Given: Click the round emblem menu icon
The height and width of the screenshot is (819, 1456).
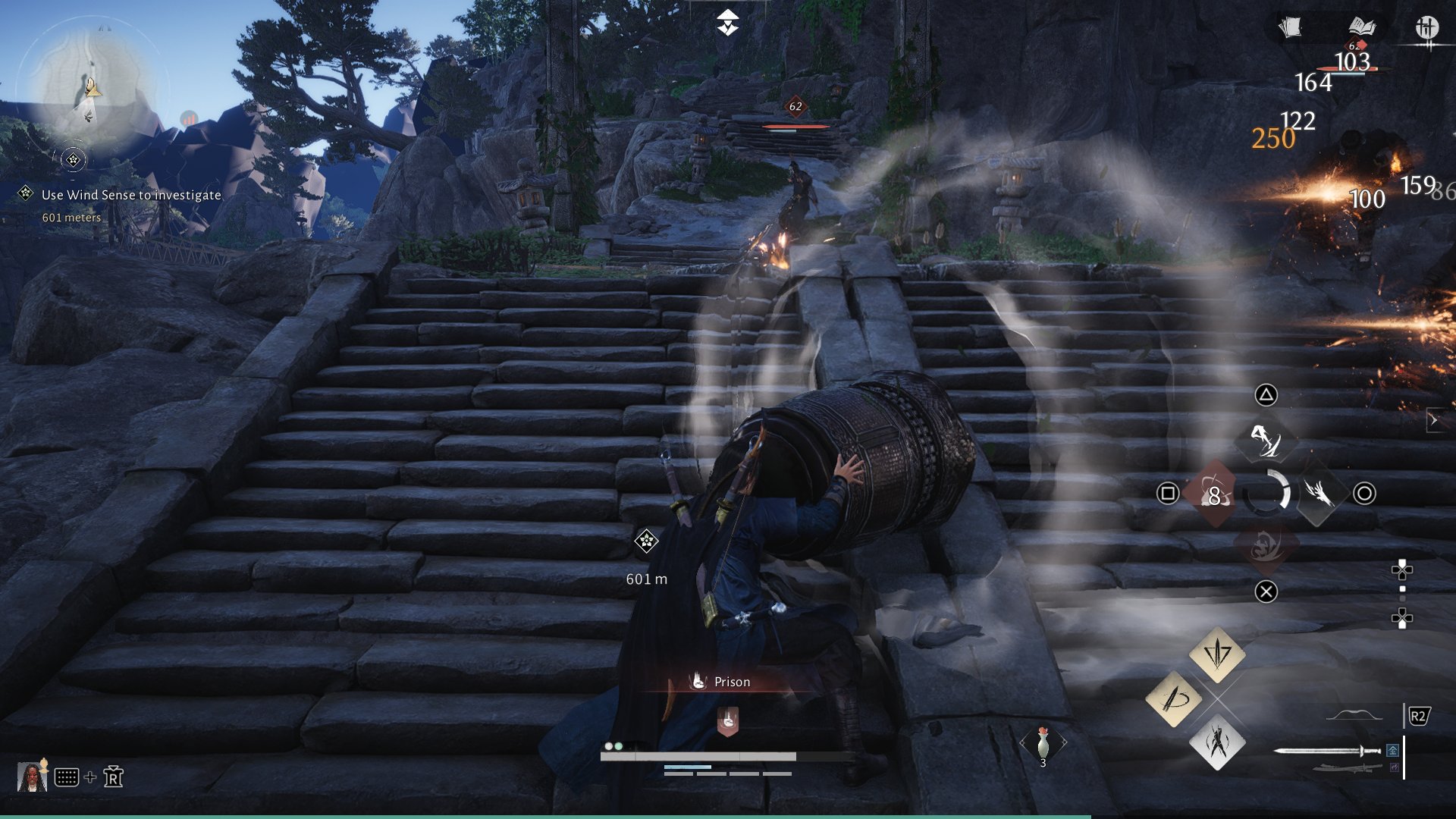Looking at the screenshot, I should (1426, 28).
